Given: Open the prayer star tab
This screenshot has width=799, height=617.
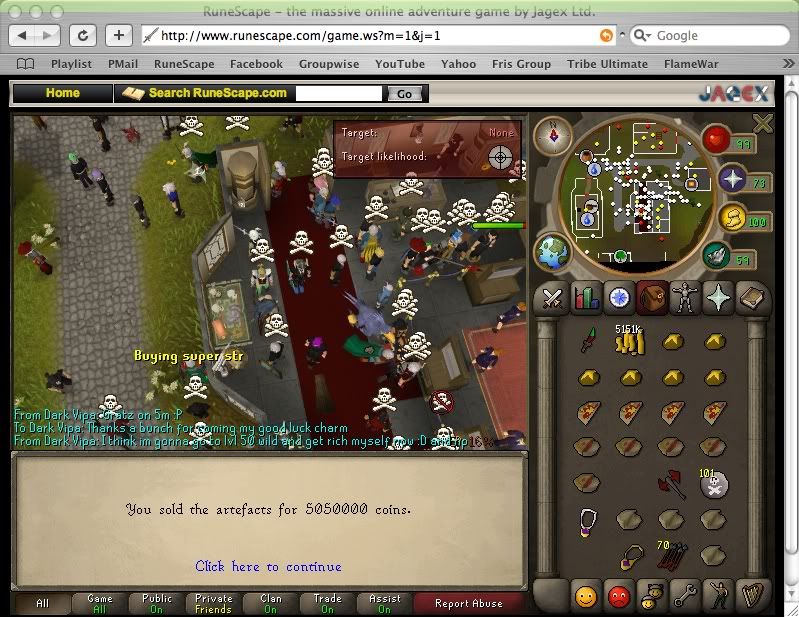Looking at the screenshot, I should 718,298.
